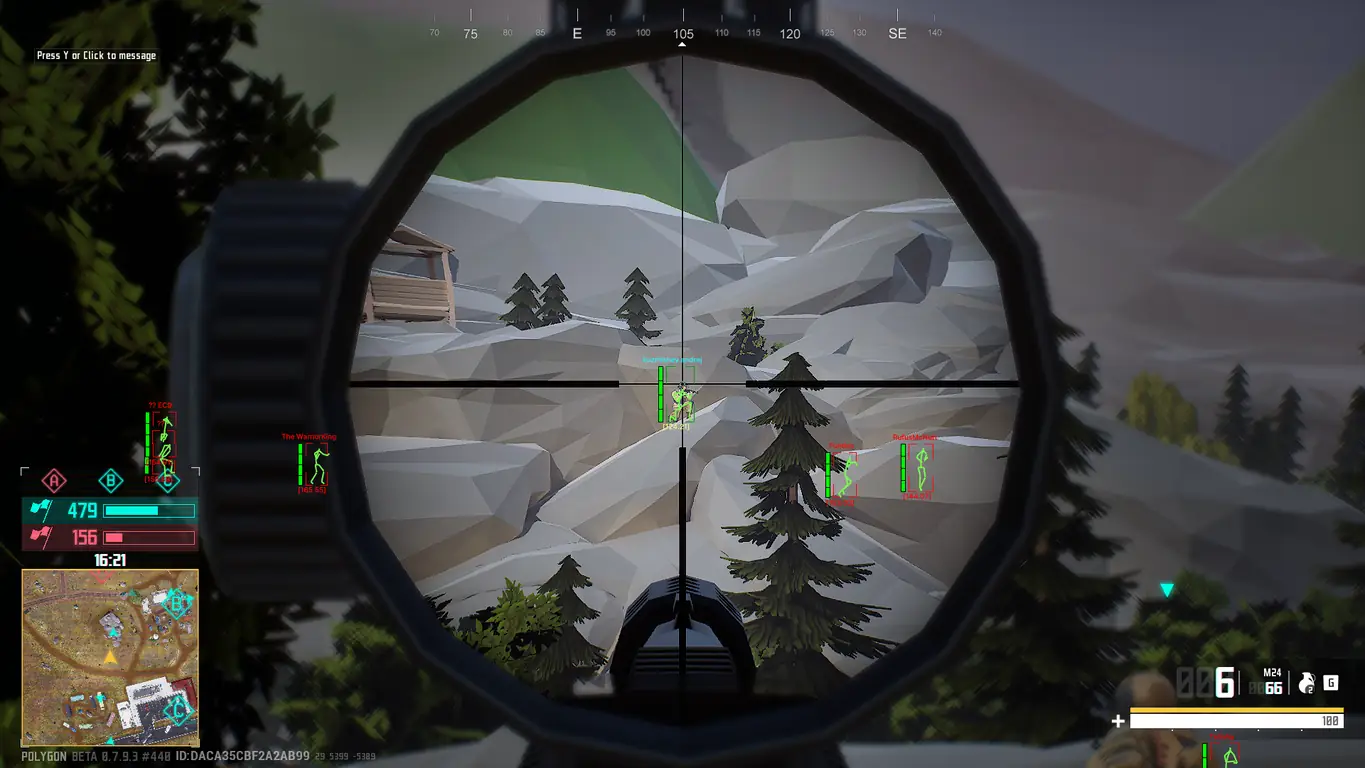Screen dimensions: 1365x768
Task: Select the red objective A diamond indicator
Action: click(54, 481)
